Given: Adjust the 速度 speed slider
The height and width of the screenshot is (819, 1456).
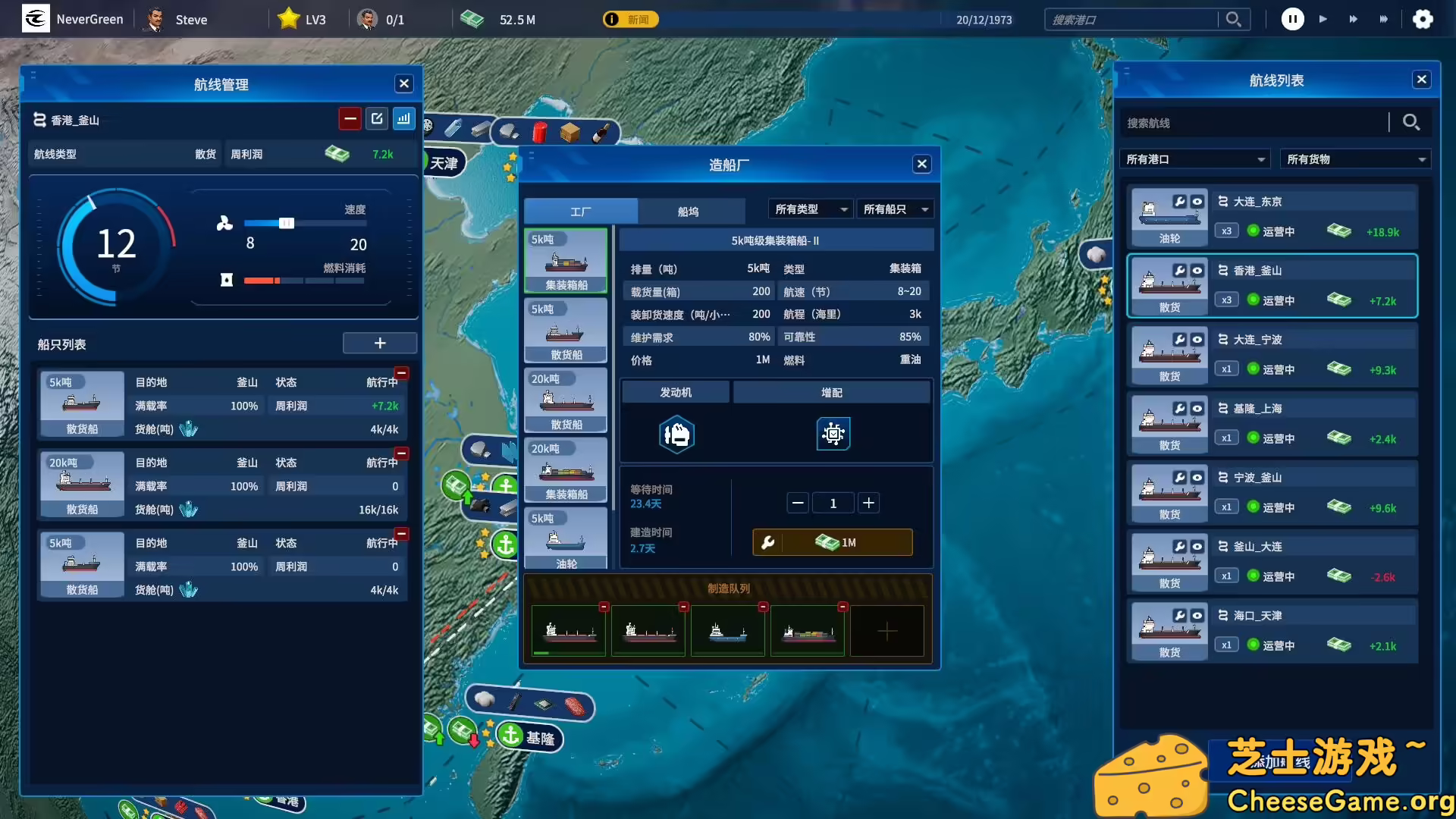Looking at the screenshot, I should [286, 223].
